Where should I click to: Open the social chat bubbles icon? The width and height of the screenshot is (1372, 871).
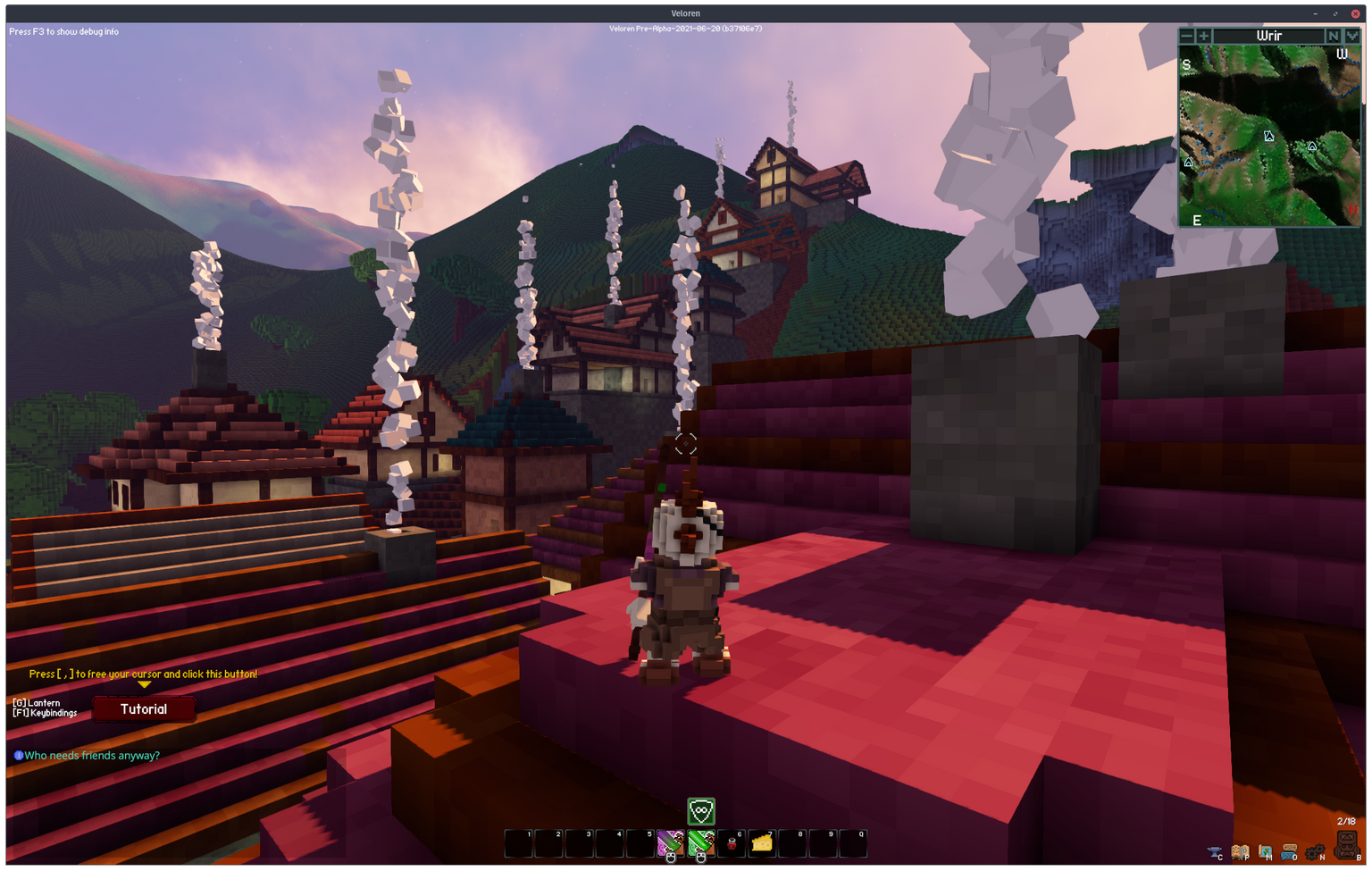[1289, 852]
